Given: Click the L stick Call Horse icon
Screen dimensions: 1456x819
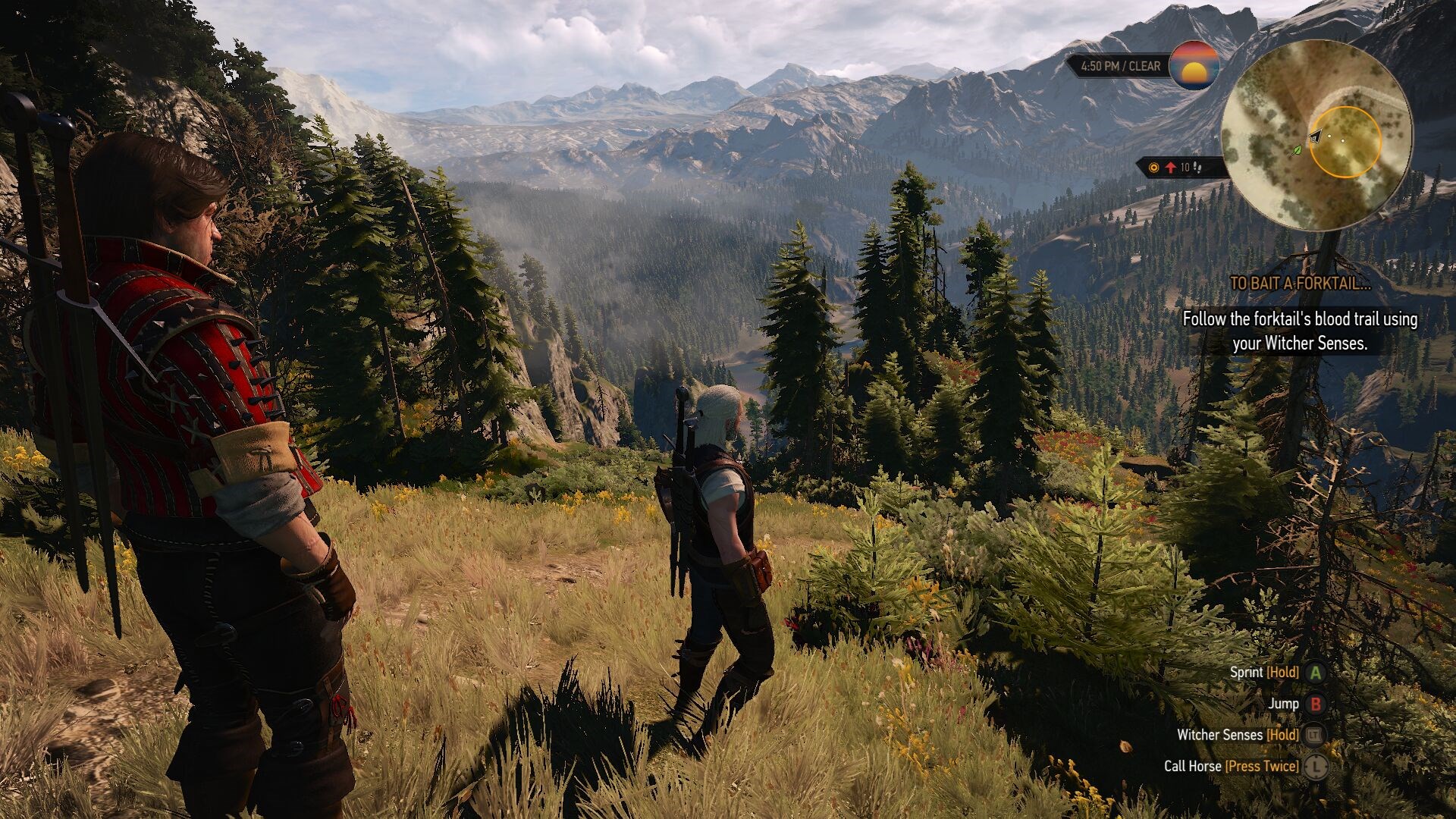Looking at the screenshot, I should pyautogui.click(x=1316, y=767).
